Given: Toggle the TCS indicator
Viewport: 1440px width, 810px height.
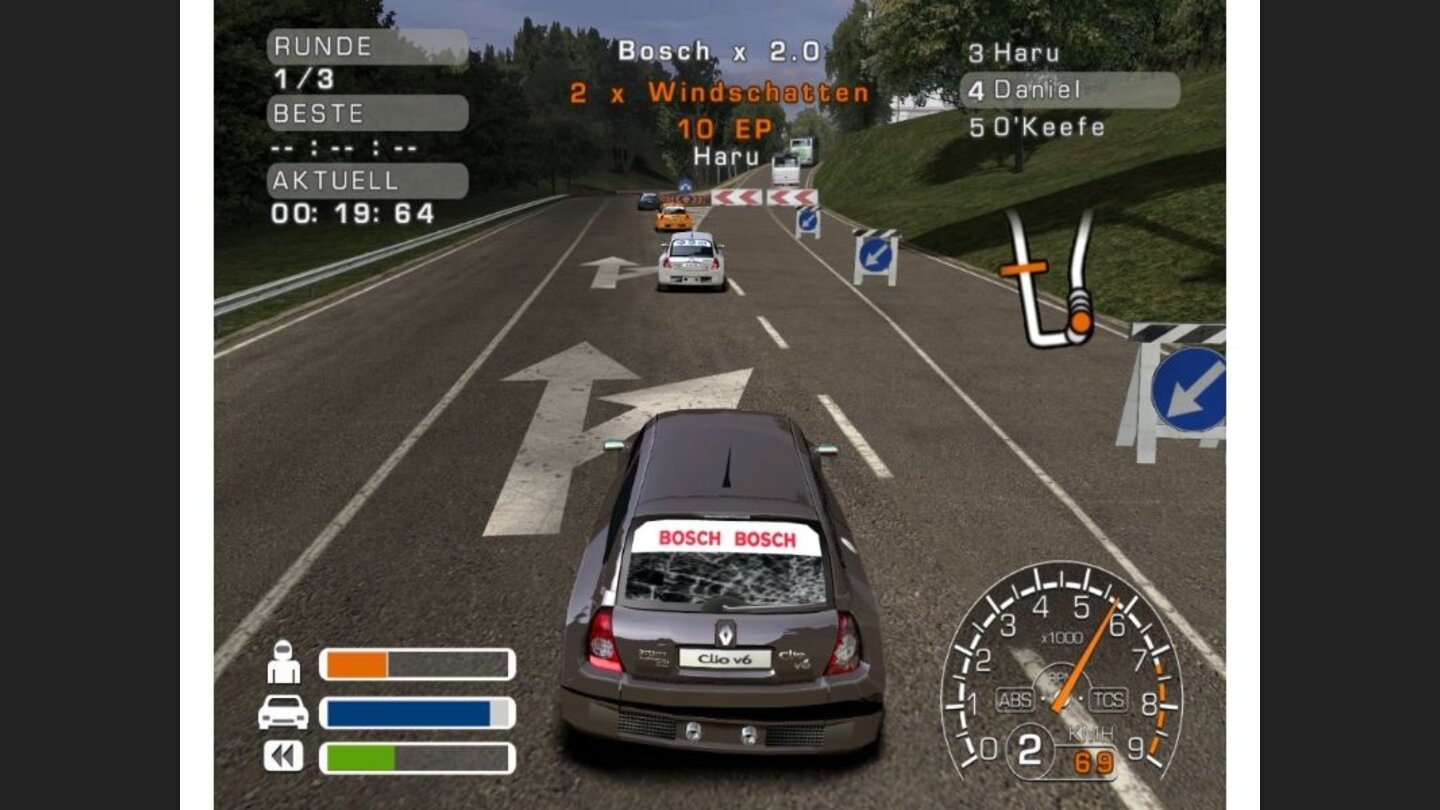Looking at the screenshot, I should click(x=1108, y=700).
